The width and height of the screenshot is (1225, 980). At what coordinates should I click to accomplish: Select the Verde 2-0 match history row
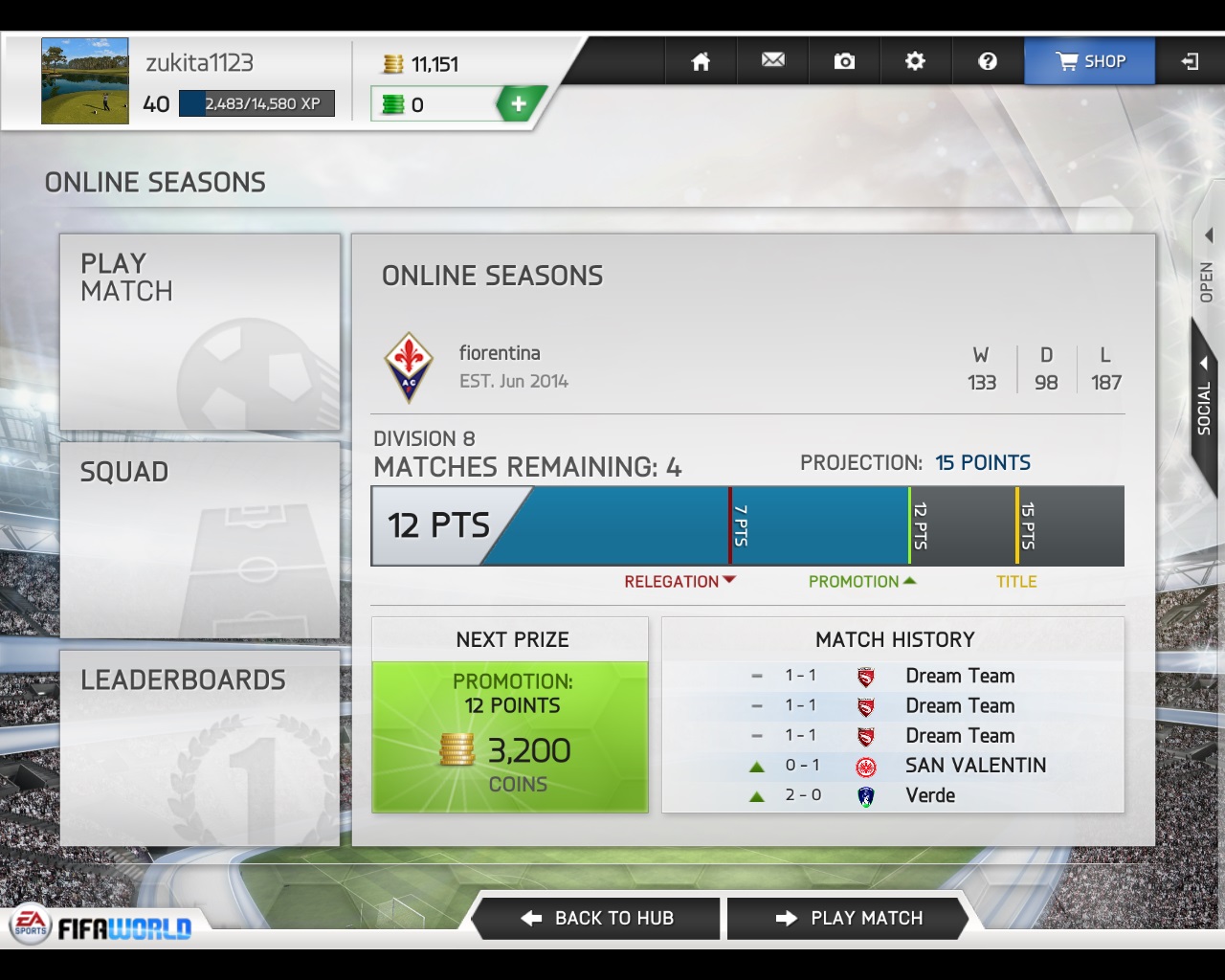pyautogui.click(x=892, y=795)
